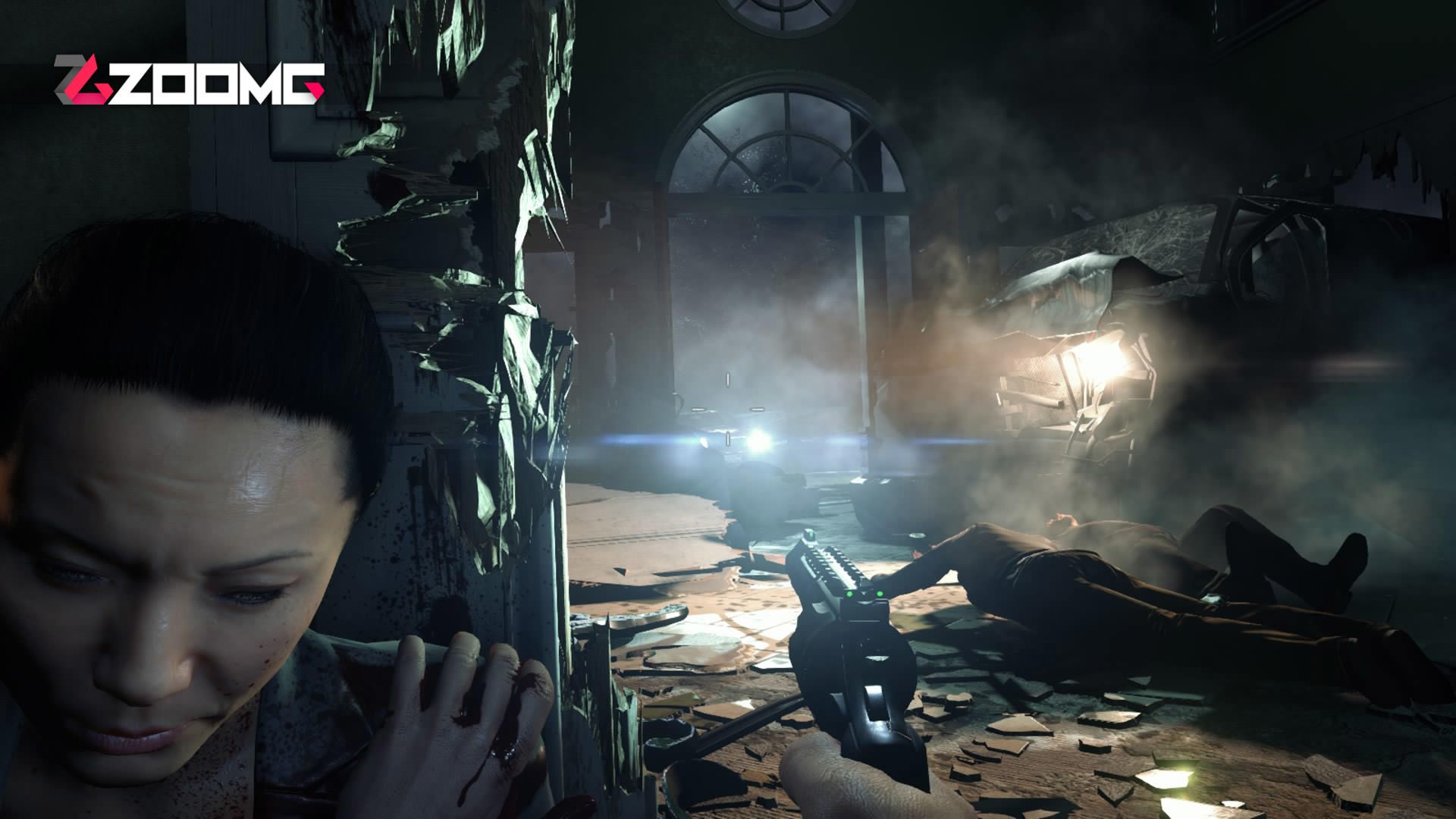This screenshot has height=819, width=1456.
Task: Click the ZOOMG logo watermark
Action: pyautogui.click(x=188, y=81)
